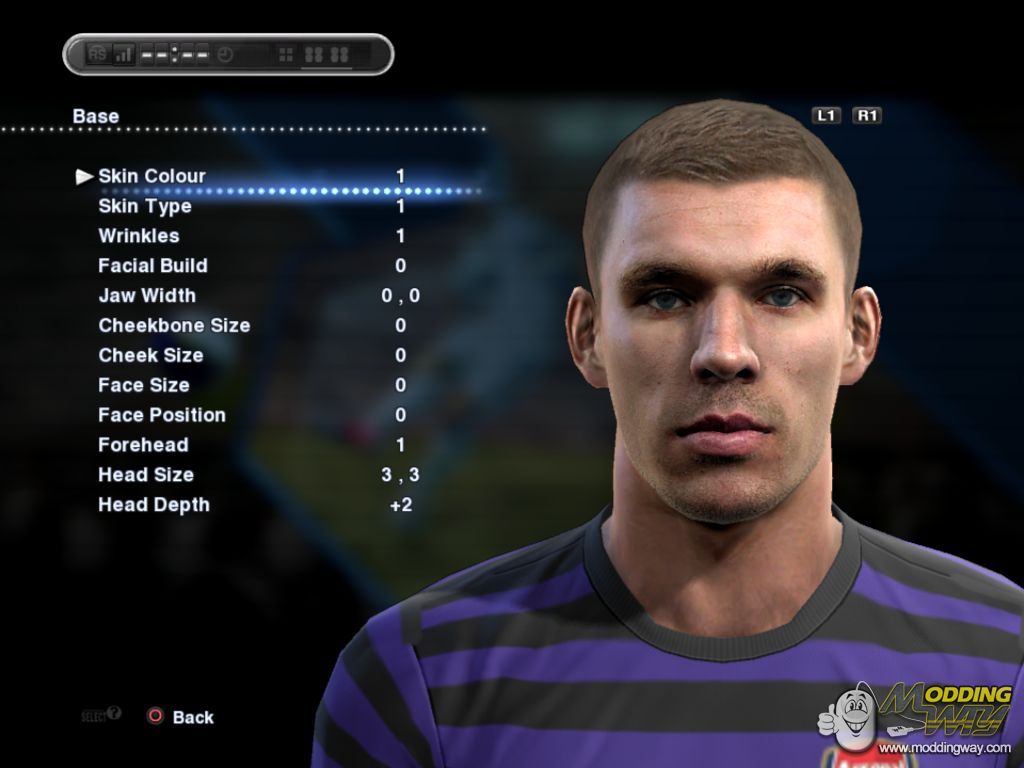Click the Jaw Width row
Screen dimensions: 1024x768
pos(147,296)
